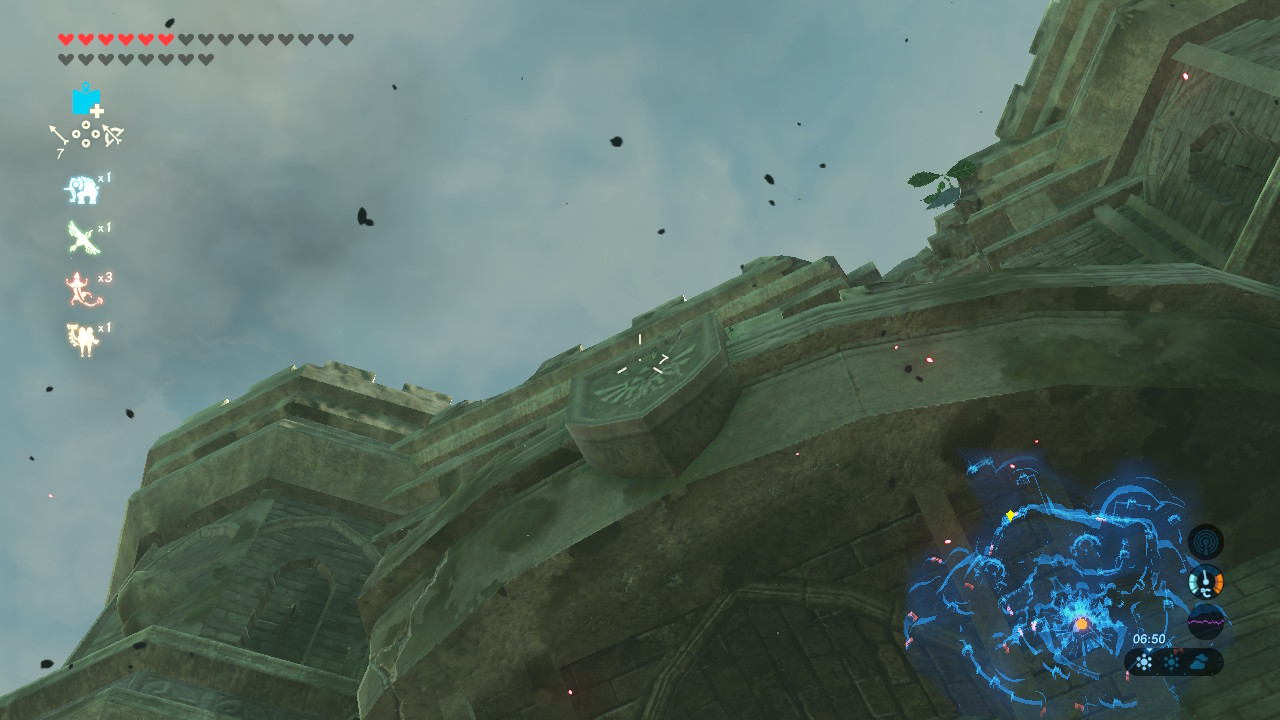Activate Revali's Gale bird icon

tap(81, 238)
